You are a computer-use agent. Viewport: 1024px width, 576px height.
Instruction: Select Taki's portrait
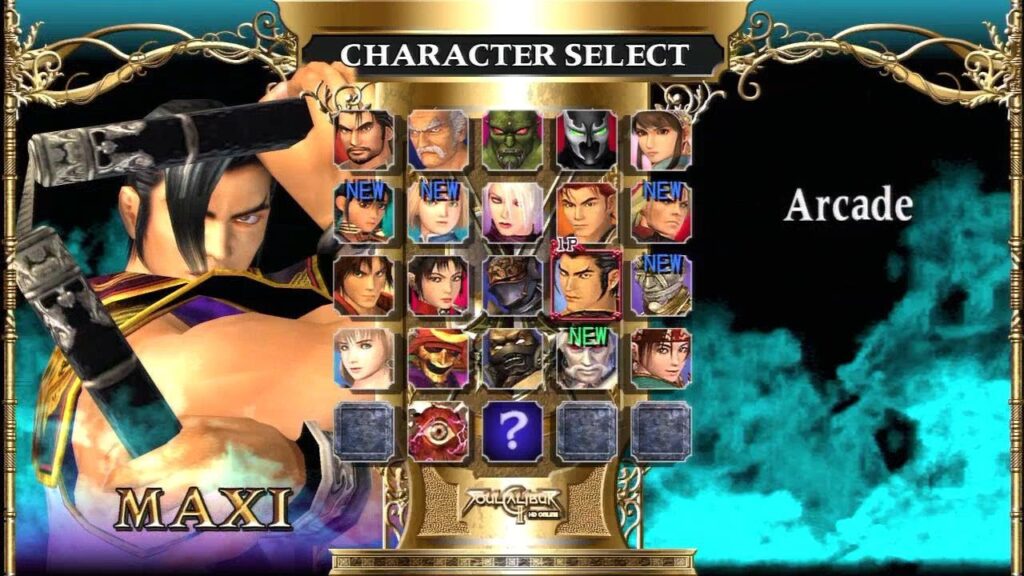click(x=438, y=285)
